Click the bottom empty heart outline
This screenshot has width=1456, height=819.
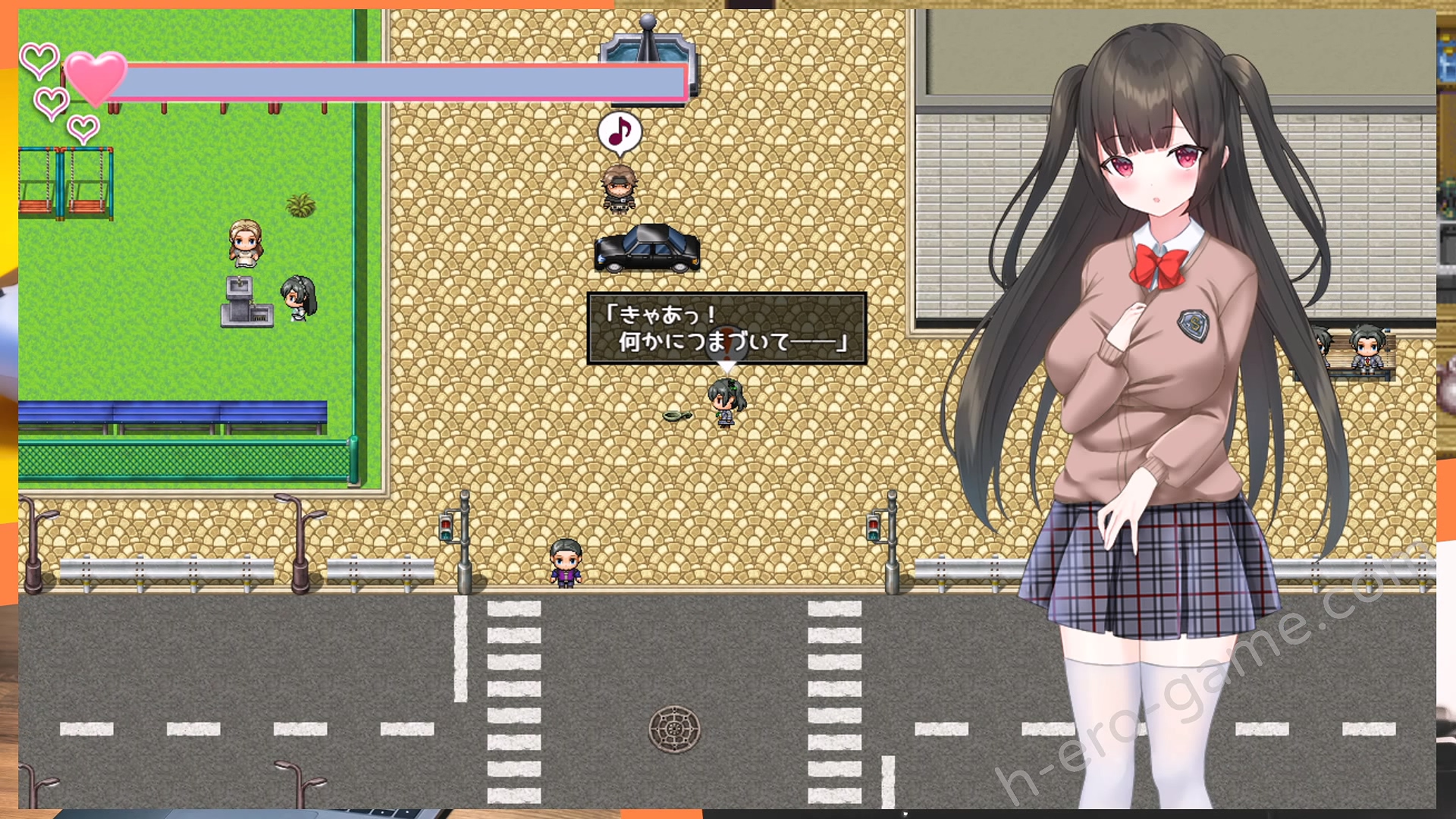pyautogui.click(x=82, y=127)
